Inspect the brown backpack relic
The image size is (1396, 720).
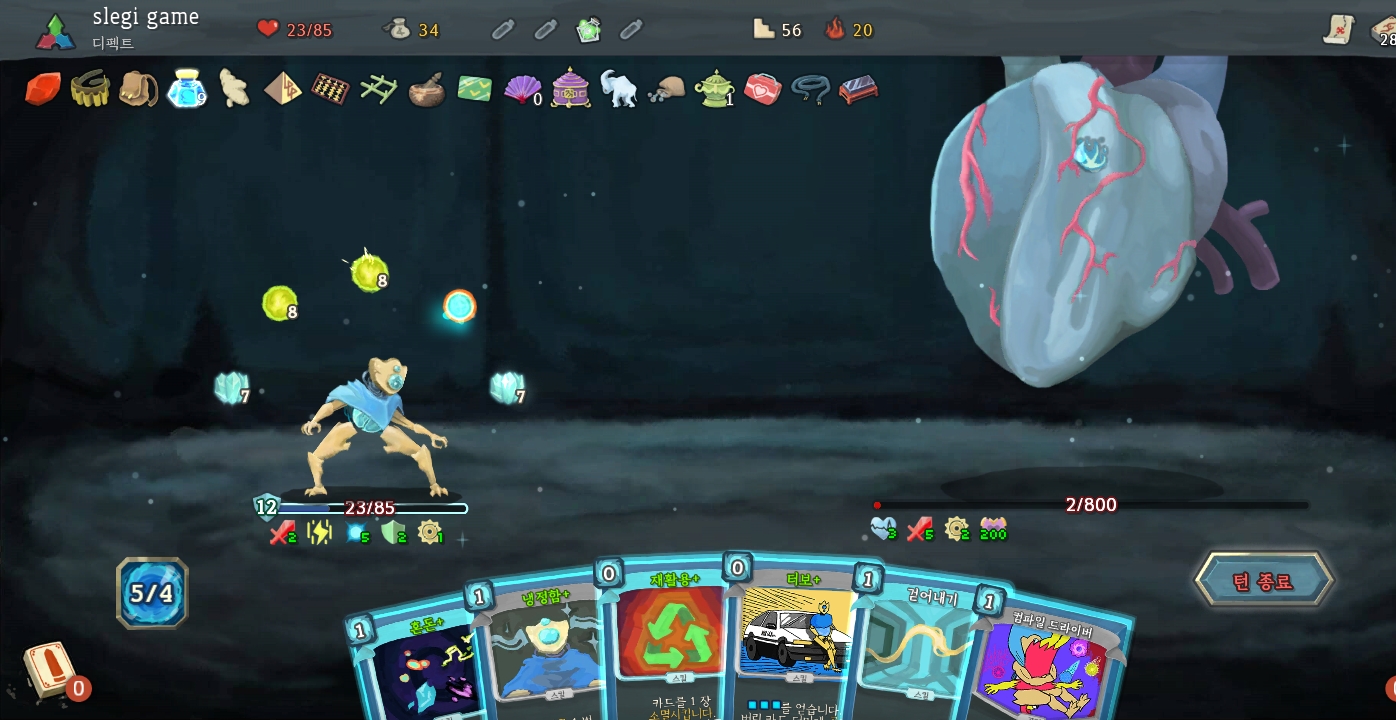138,89
